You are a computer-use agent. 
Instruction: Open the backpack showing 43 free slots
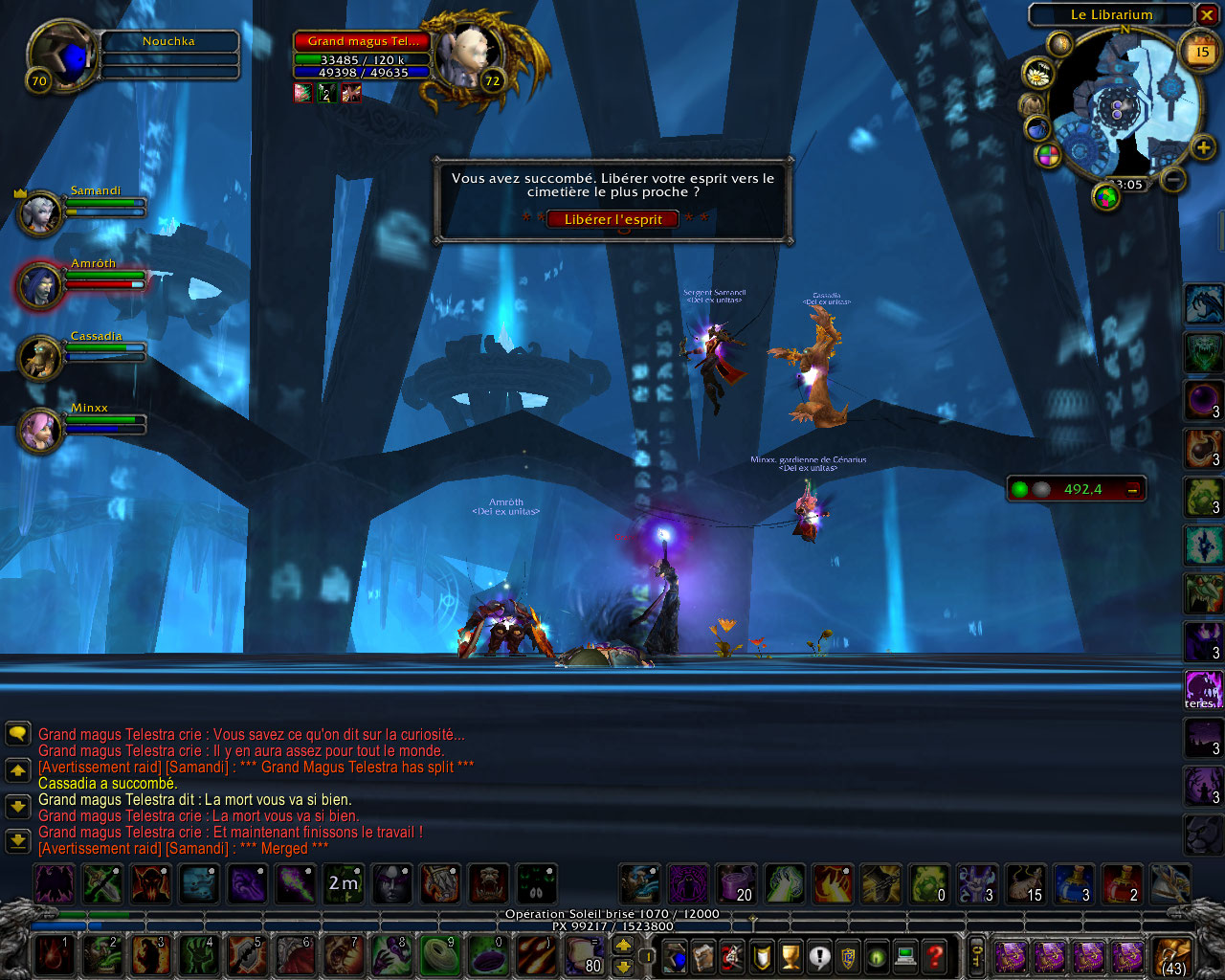[1172, 955]
